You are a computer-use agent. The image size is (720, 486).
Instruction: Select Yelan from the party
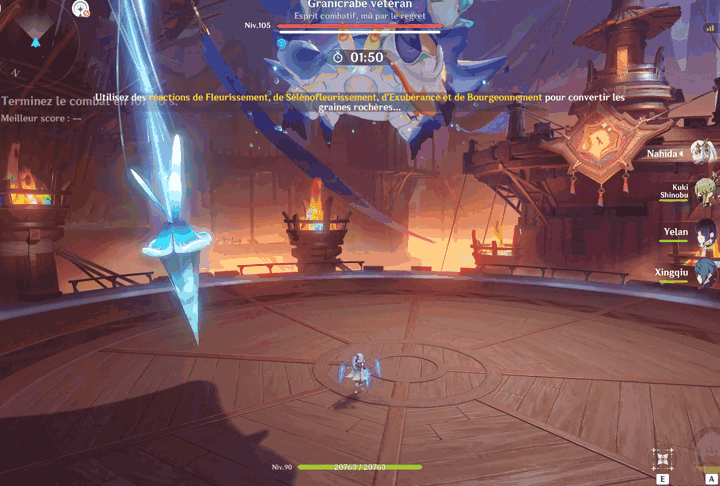click(x=704, y=232)
